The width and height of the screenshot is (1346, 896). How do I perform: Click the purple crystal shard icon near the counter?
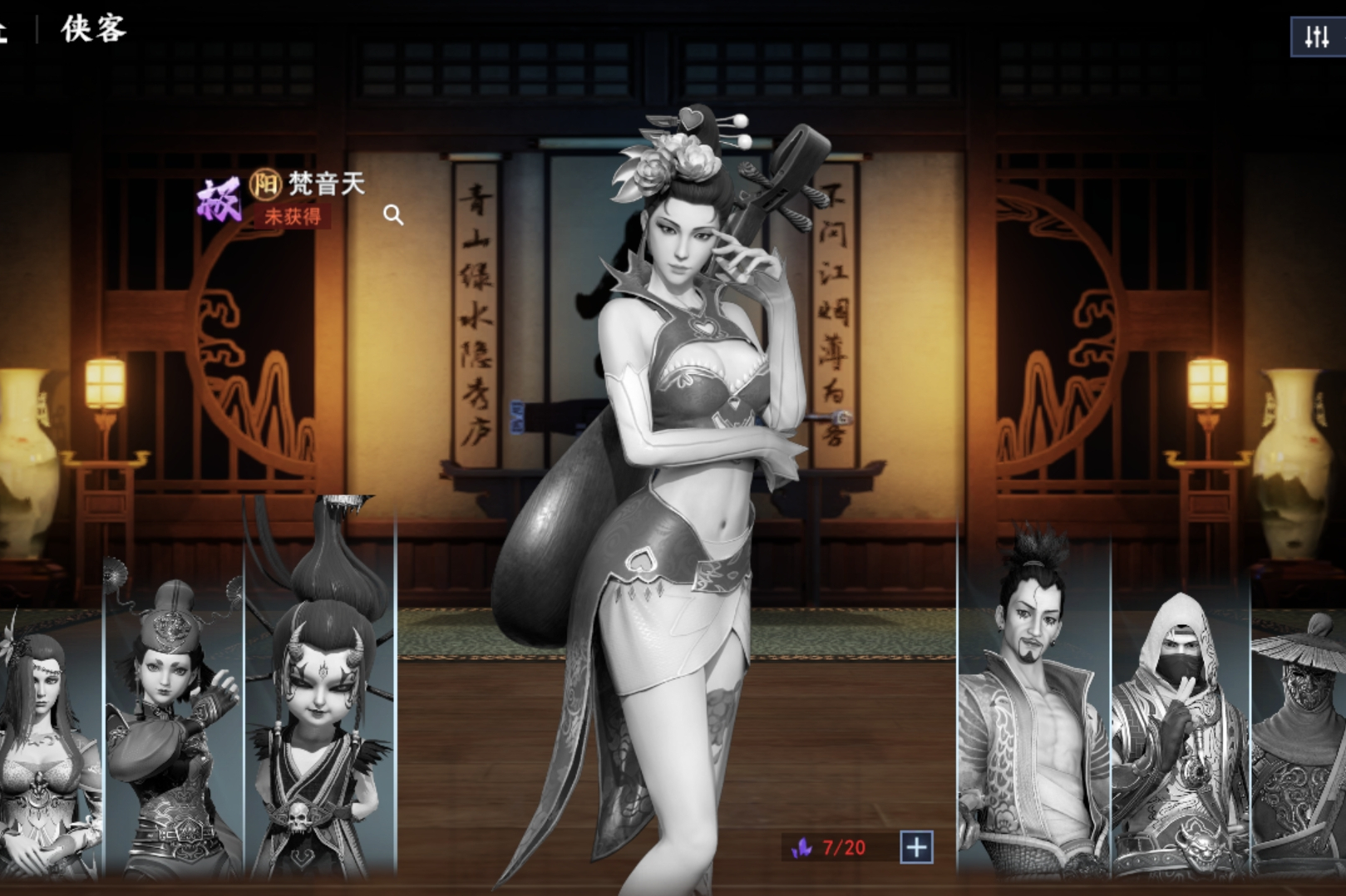pyautogui.click(x=801, y=849)
